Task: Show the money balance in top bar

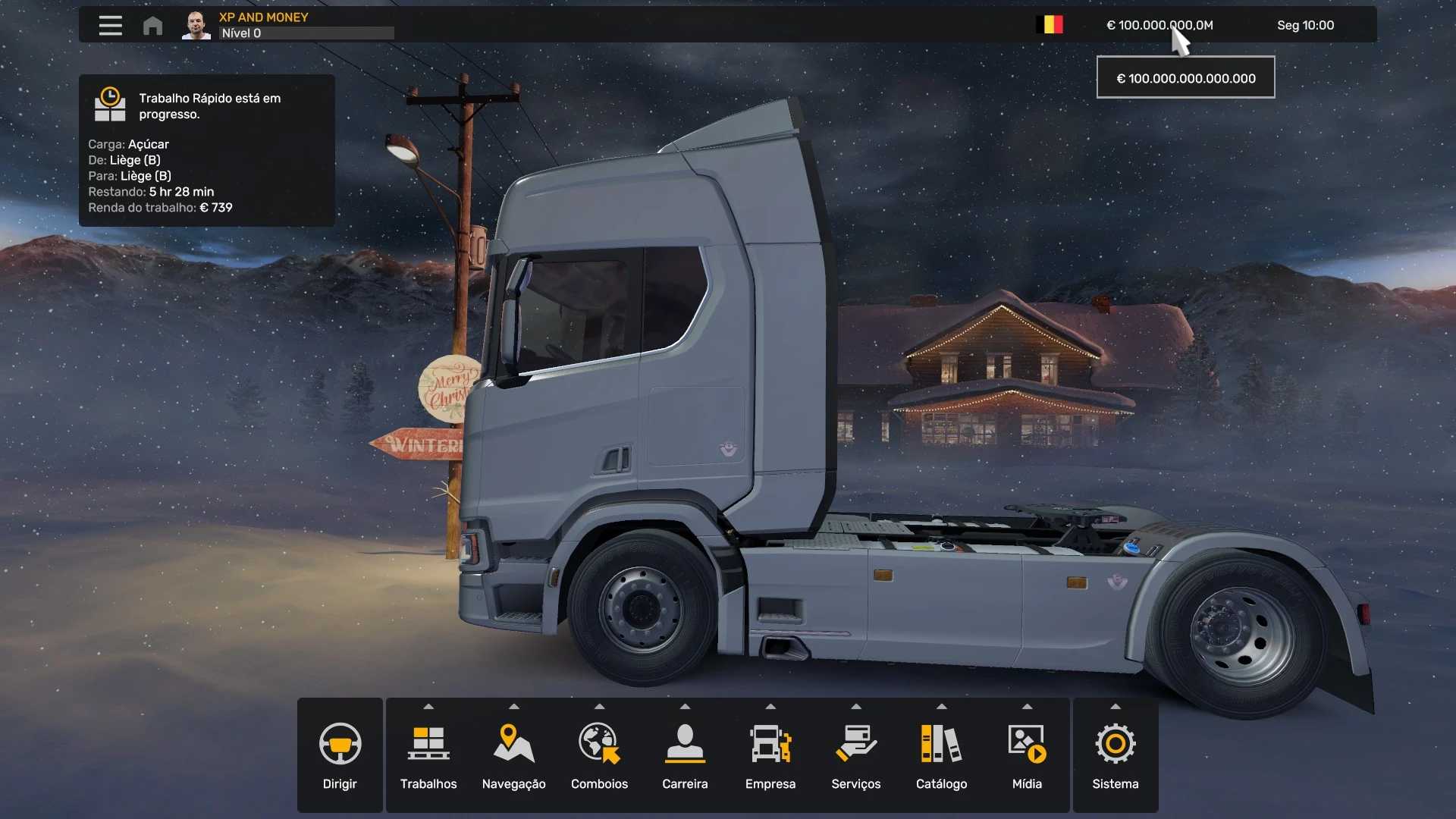Action: point(1159,25)
